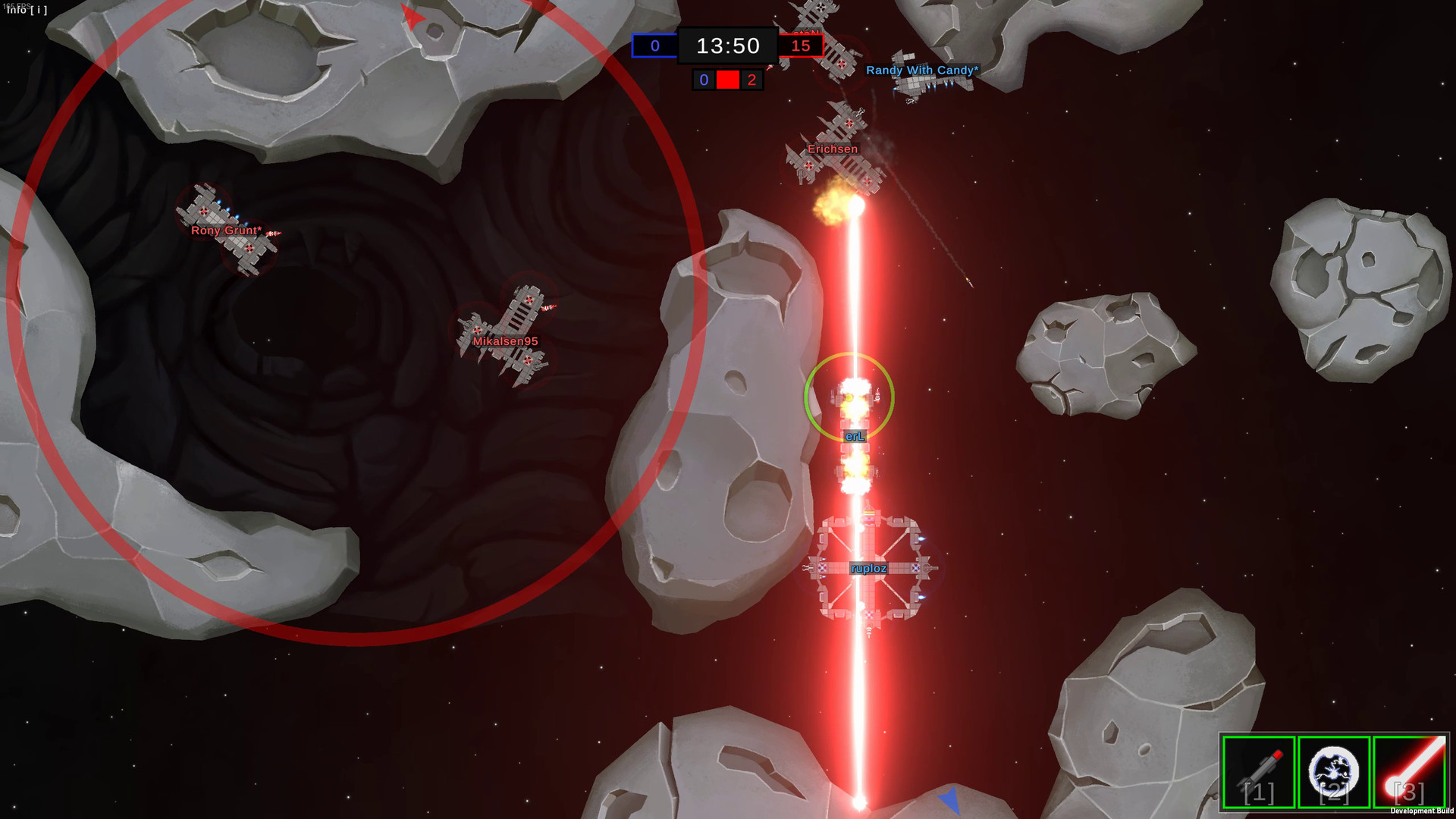Screen dimensions: 1456x819
Task: Click the red team score showing 15
Action: click(802, 45)
